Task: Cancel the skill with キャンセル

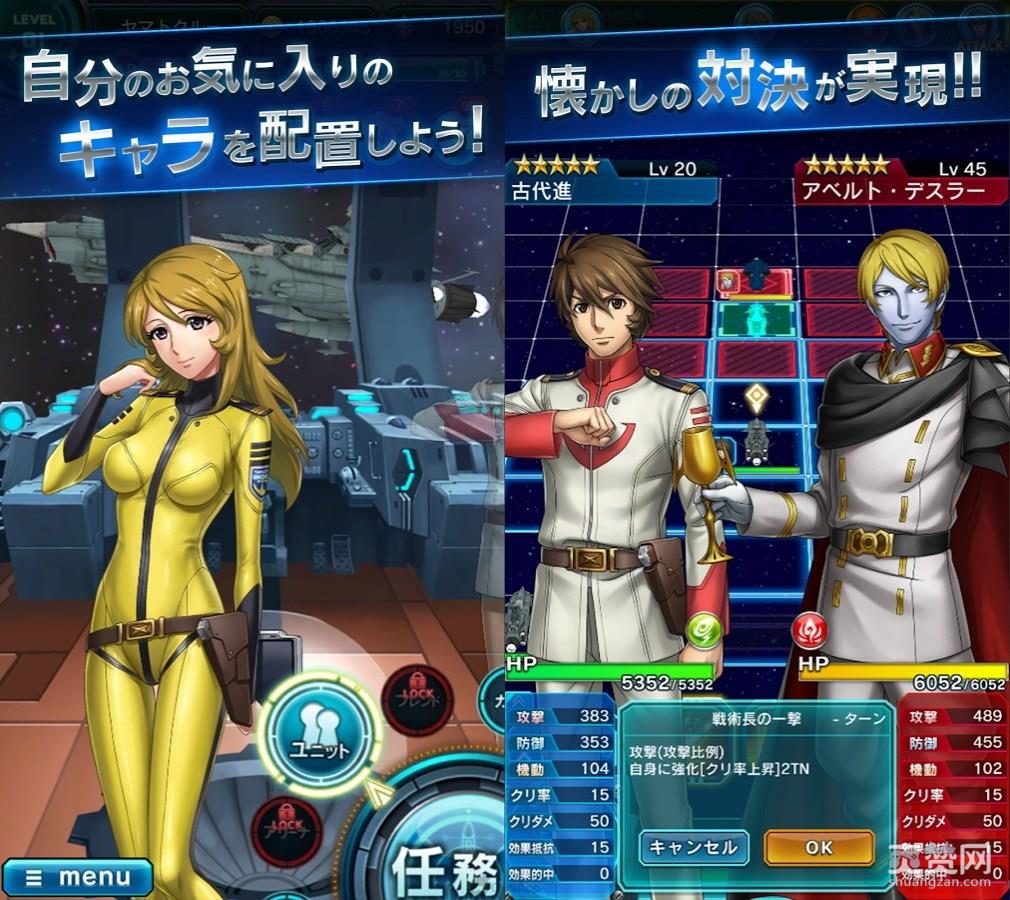Action: pyautogui.click(x=693, y=847)
